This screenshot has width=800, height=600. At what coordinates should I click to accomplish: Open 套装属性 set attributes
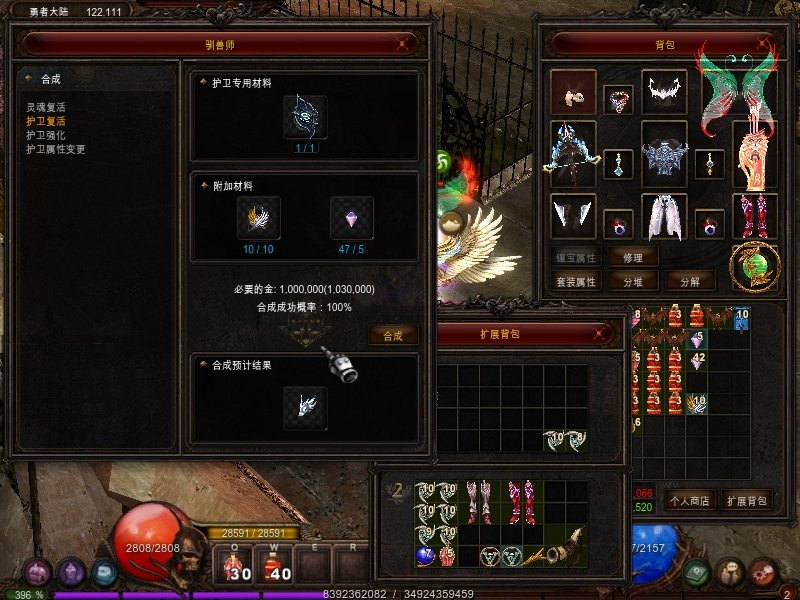576,282
